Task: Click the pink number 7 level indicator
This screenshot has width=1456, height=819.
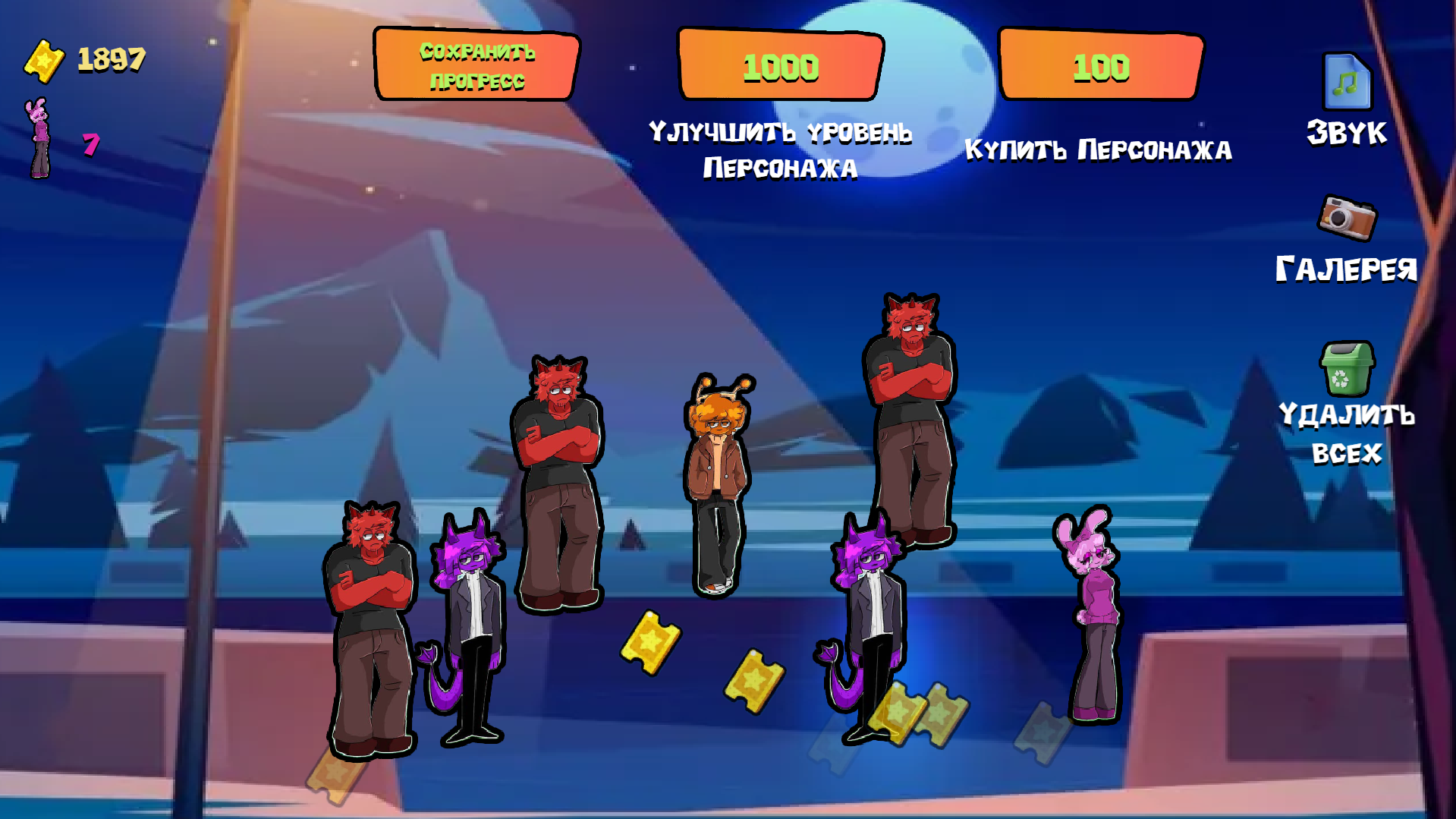Action: [91, 144]
